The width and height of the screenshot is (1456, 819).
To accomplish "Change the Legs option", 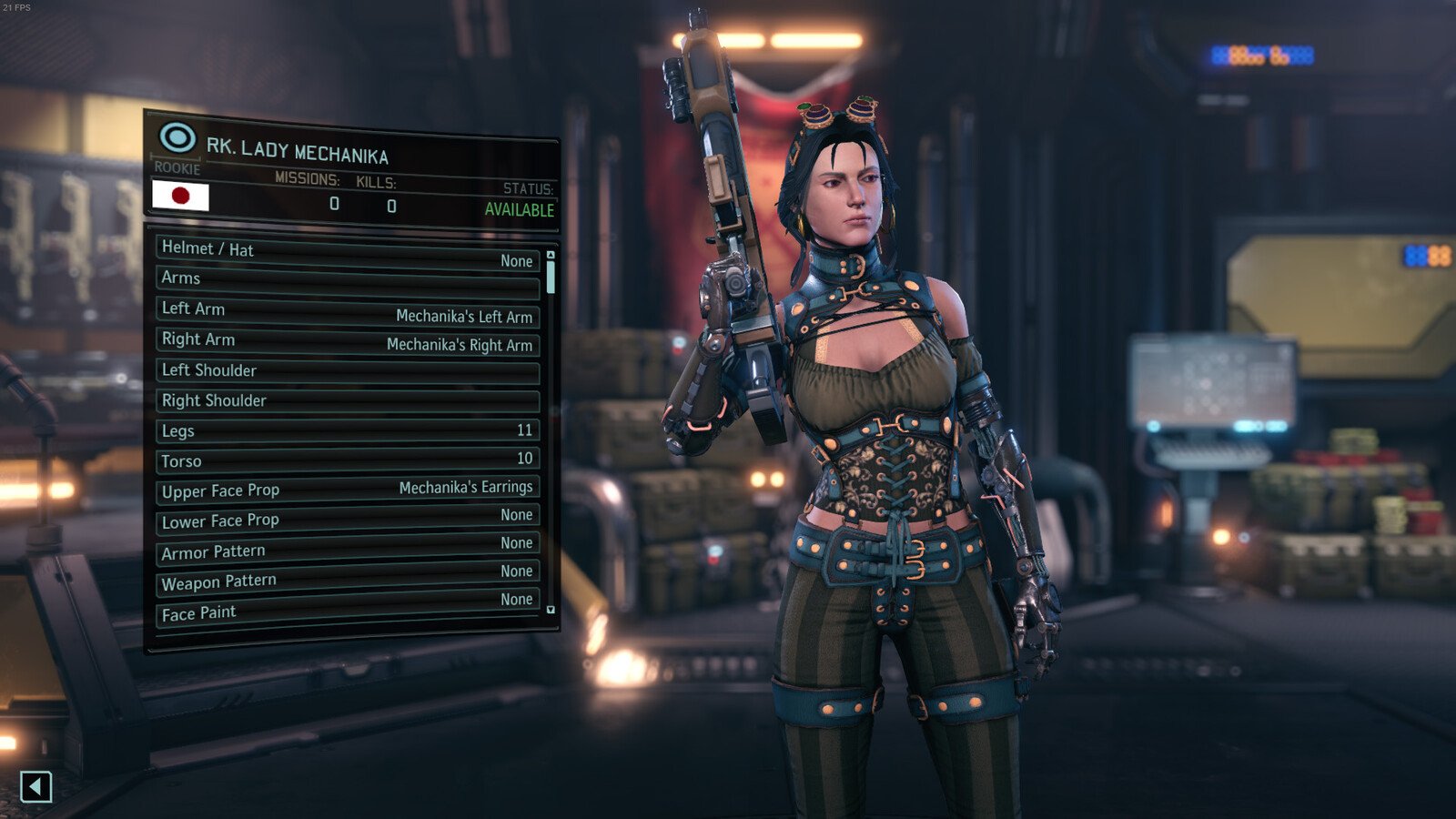I will [x=348, y=430].
